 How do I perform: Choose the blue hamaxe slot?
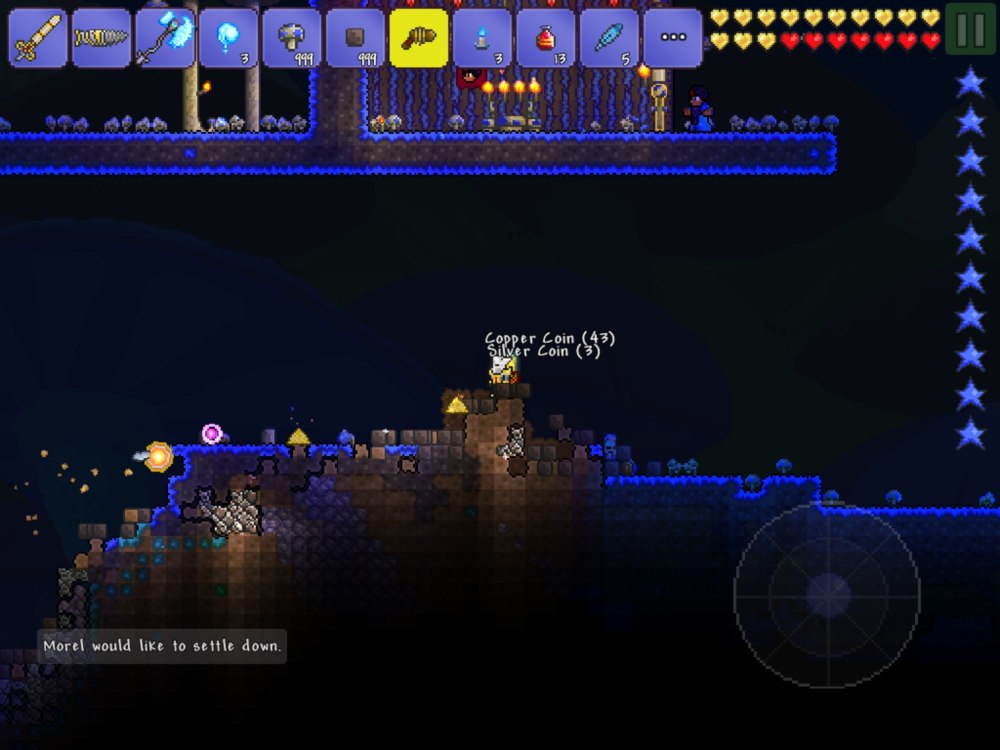(165, 38)
